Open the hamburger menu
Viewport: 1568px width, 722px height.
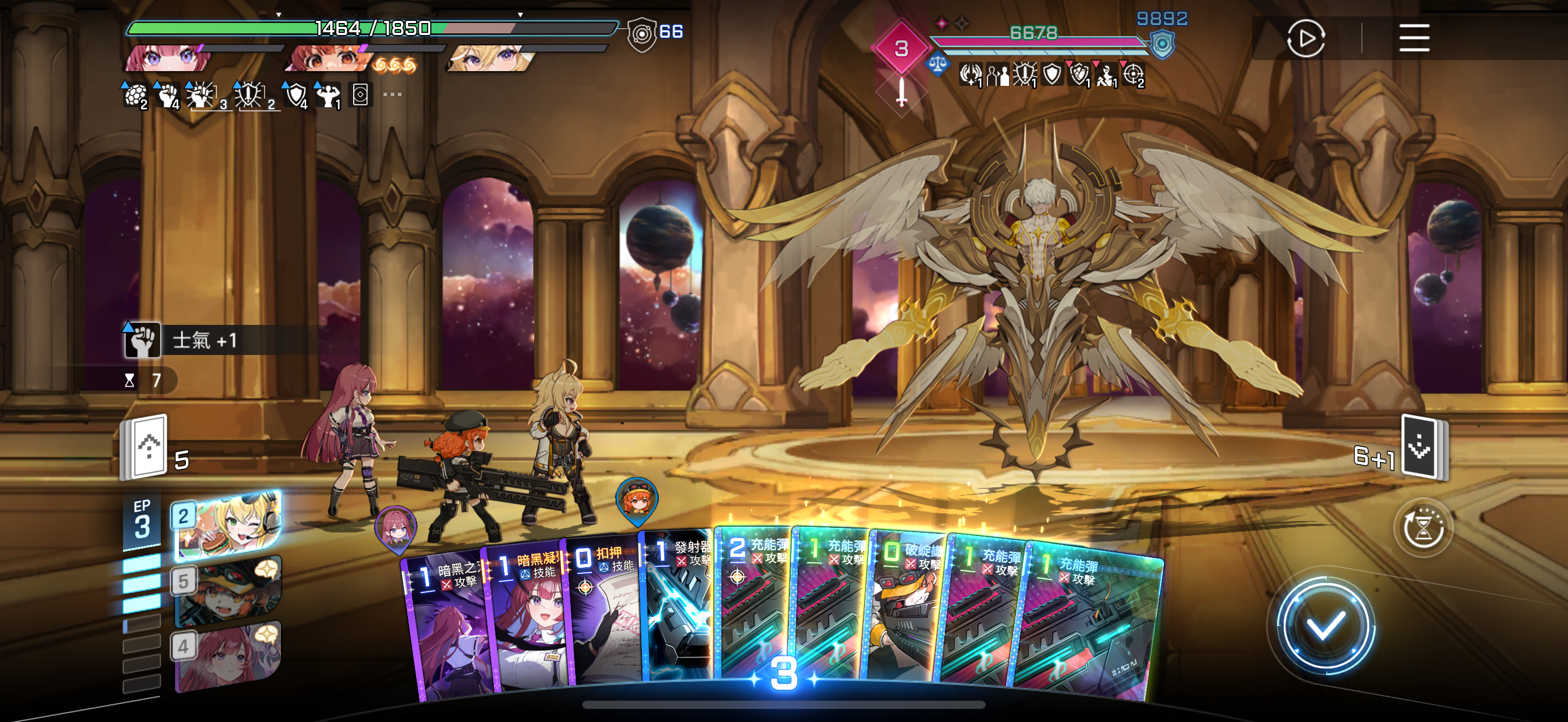pyautogui.click(x=1413, y=38)
